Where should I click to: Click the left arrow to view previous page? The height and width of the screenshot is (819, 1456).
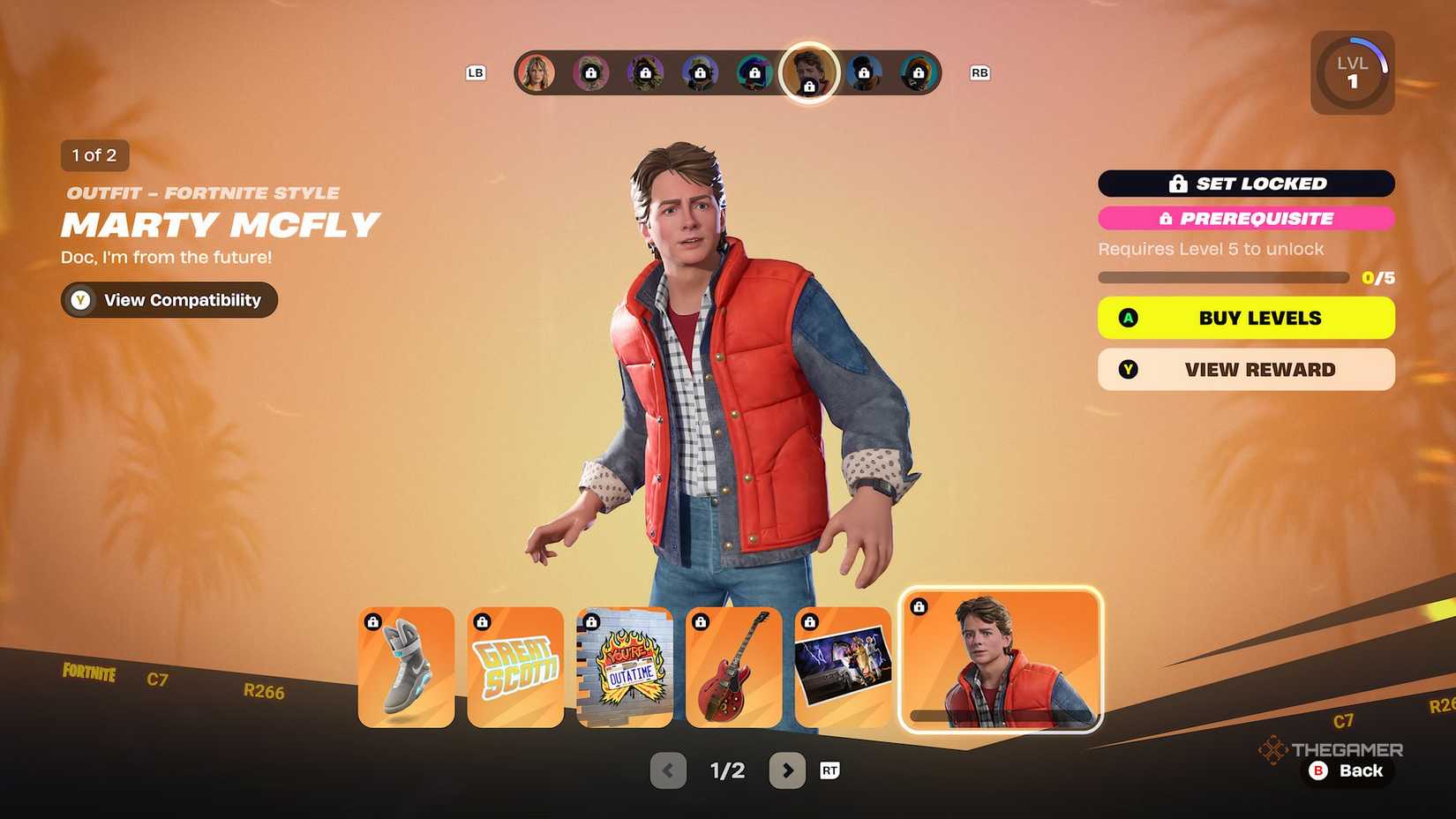667,770
